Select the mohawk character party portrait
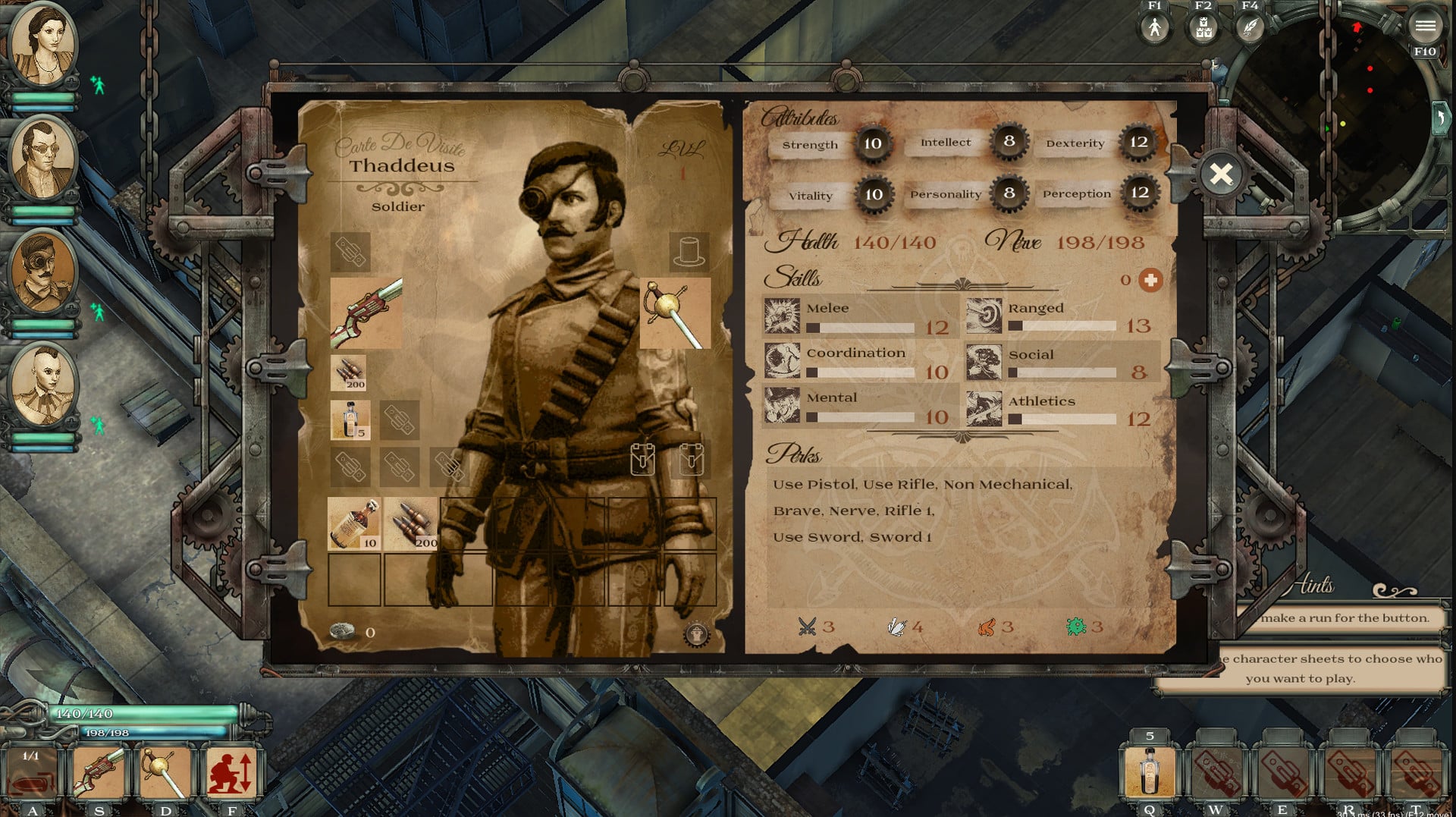Image resolution: width=1456 pixels, height=817 pixels. point(42,385)
